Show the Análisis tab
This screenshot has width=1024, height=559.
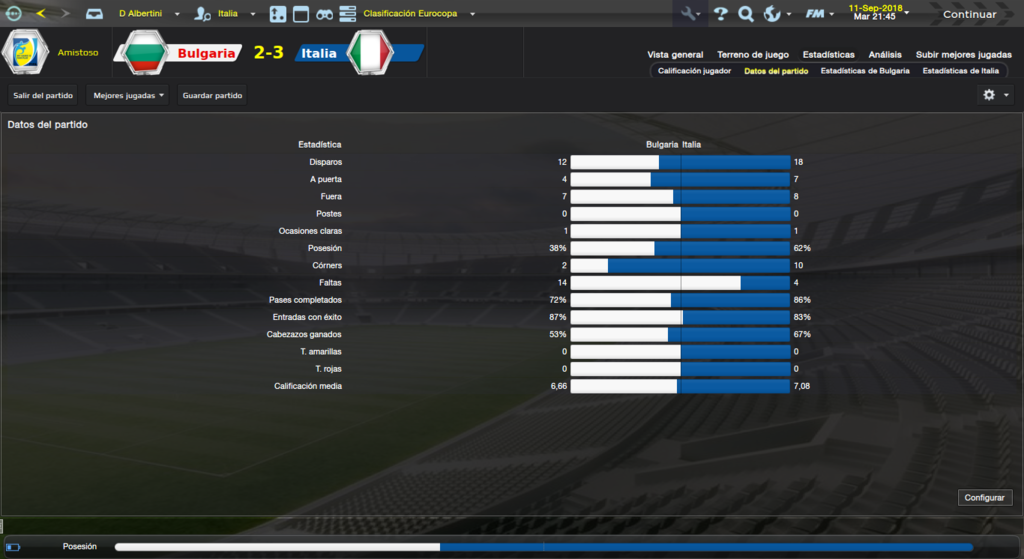click(885, 55)
